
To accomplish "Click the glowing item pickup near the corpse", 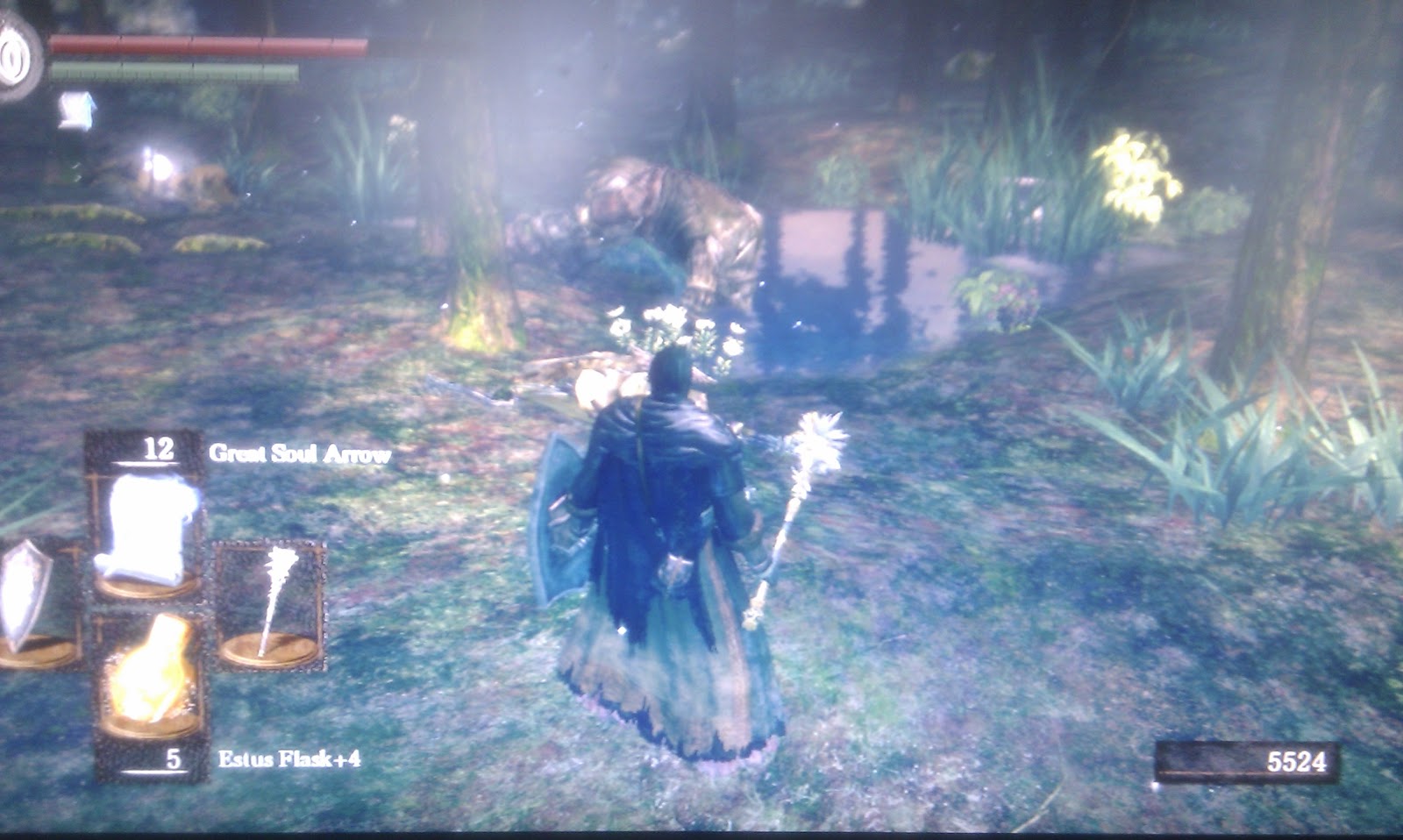I will [x=596, y=381].
